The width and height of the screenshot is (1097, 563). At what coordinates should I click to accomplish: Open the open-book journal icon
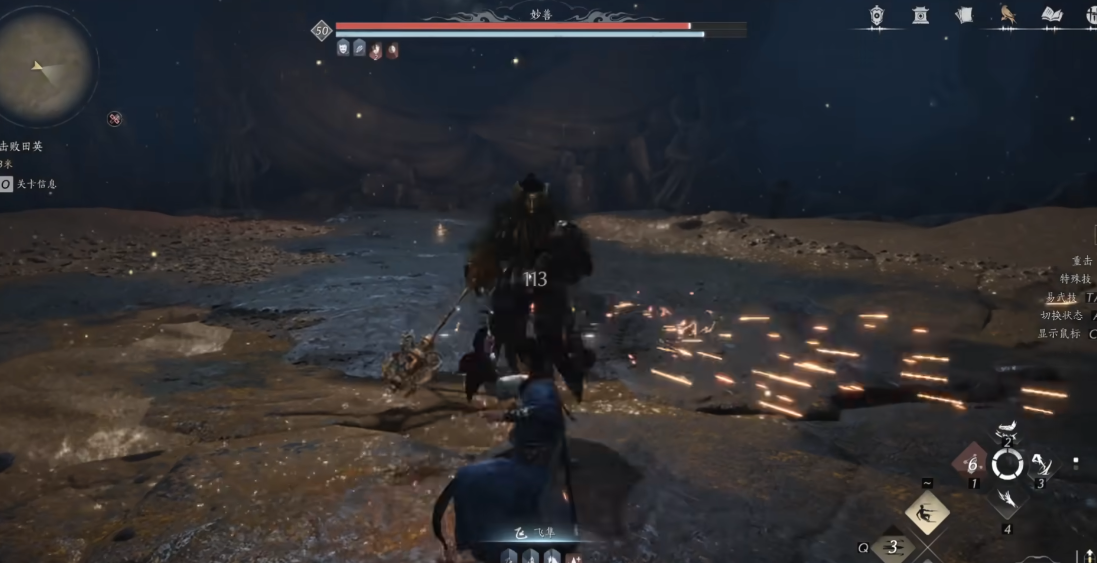click(1051, 14)
